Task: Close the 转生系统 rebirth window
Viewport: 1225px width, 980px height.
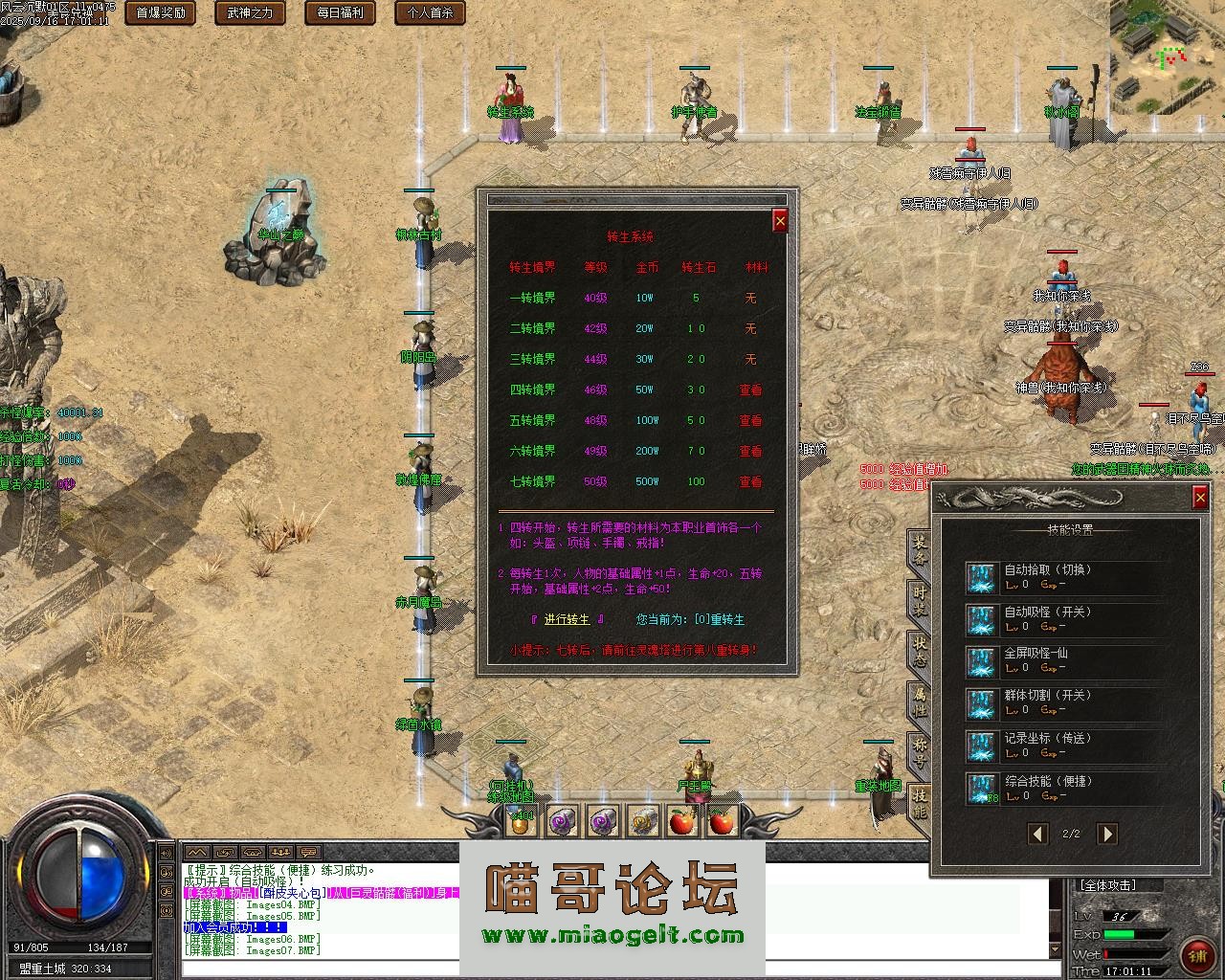Action: click(780, 221)
